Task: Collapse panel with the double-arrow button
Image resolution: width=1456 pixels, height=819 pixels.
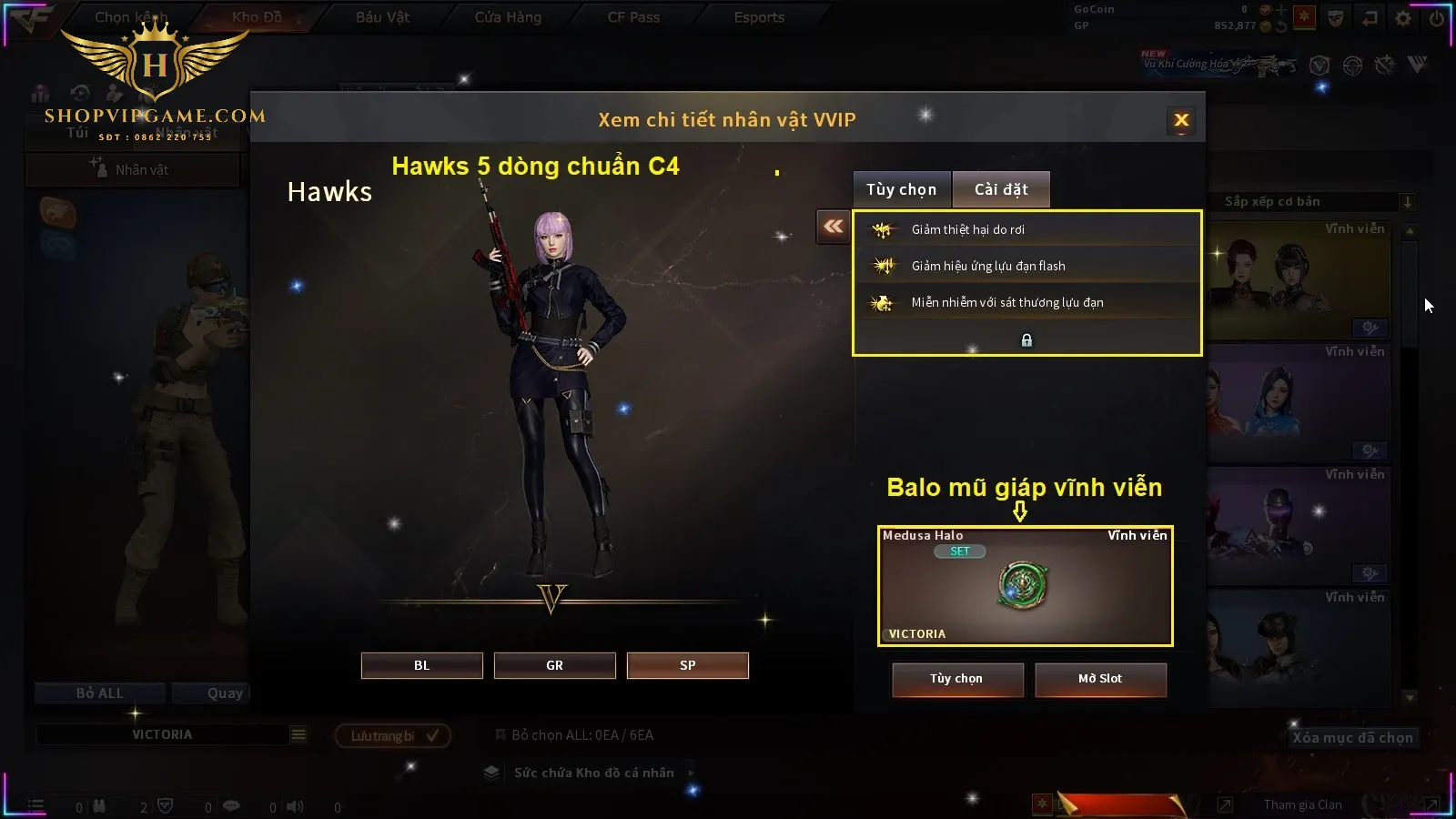Action: coord(833,227)
